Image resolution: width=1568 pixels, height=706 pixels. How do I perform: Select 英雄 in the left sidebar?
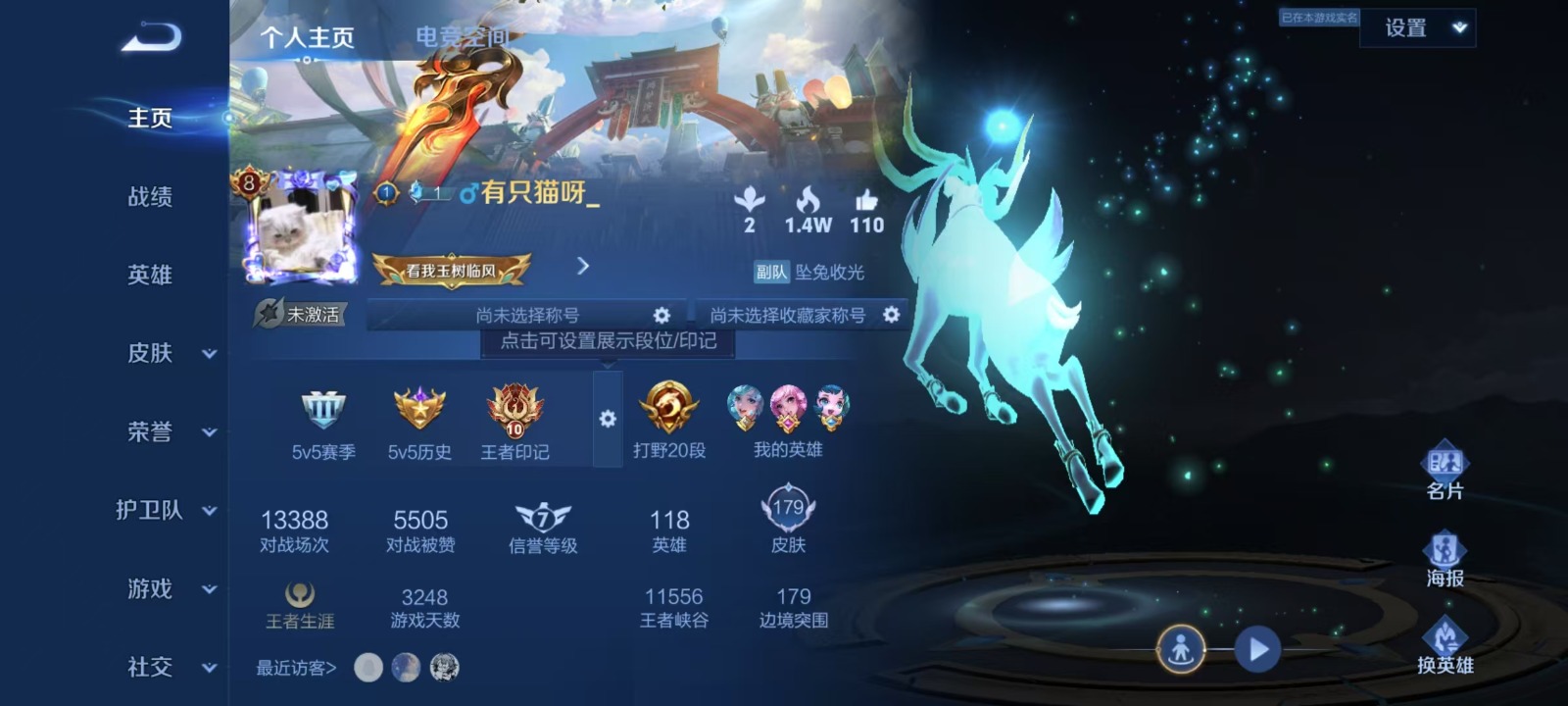click(150, 276)
